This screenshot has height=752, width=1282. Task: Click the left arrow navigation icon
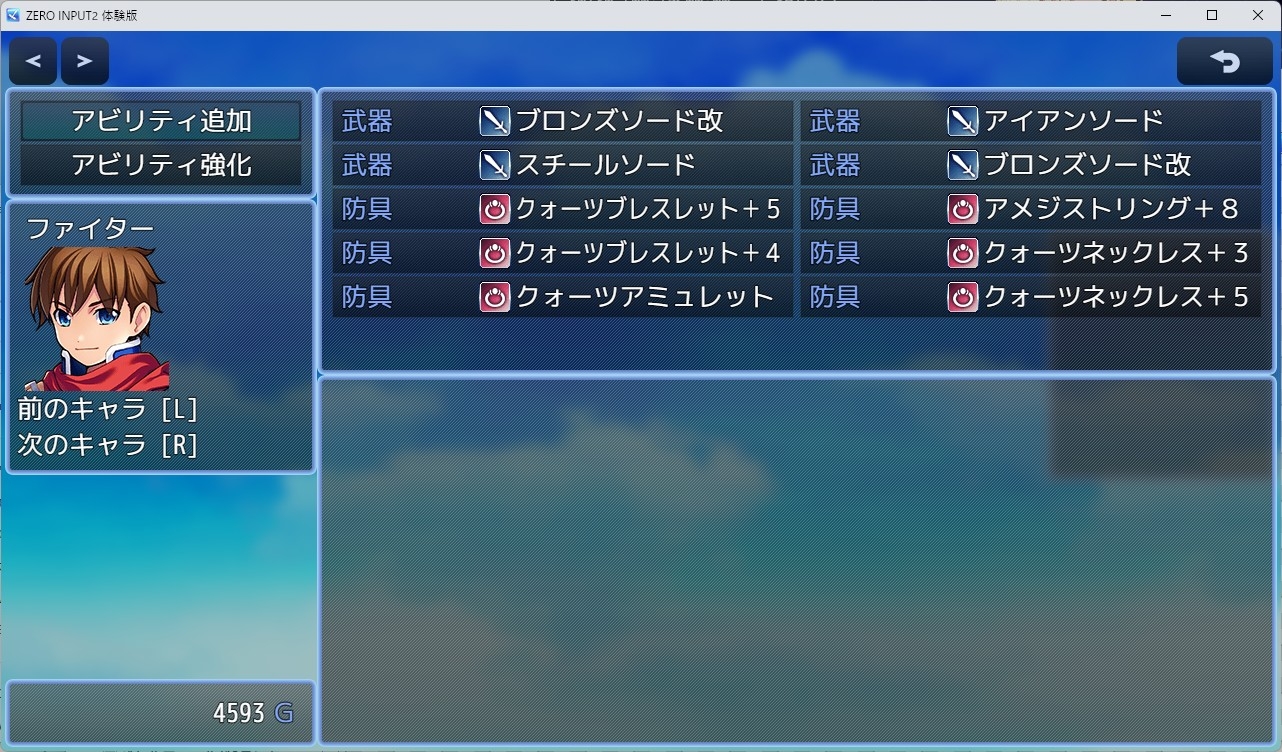[32, 60]
